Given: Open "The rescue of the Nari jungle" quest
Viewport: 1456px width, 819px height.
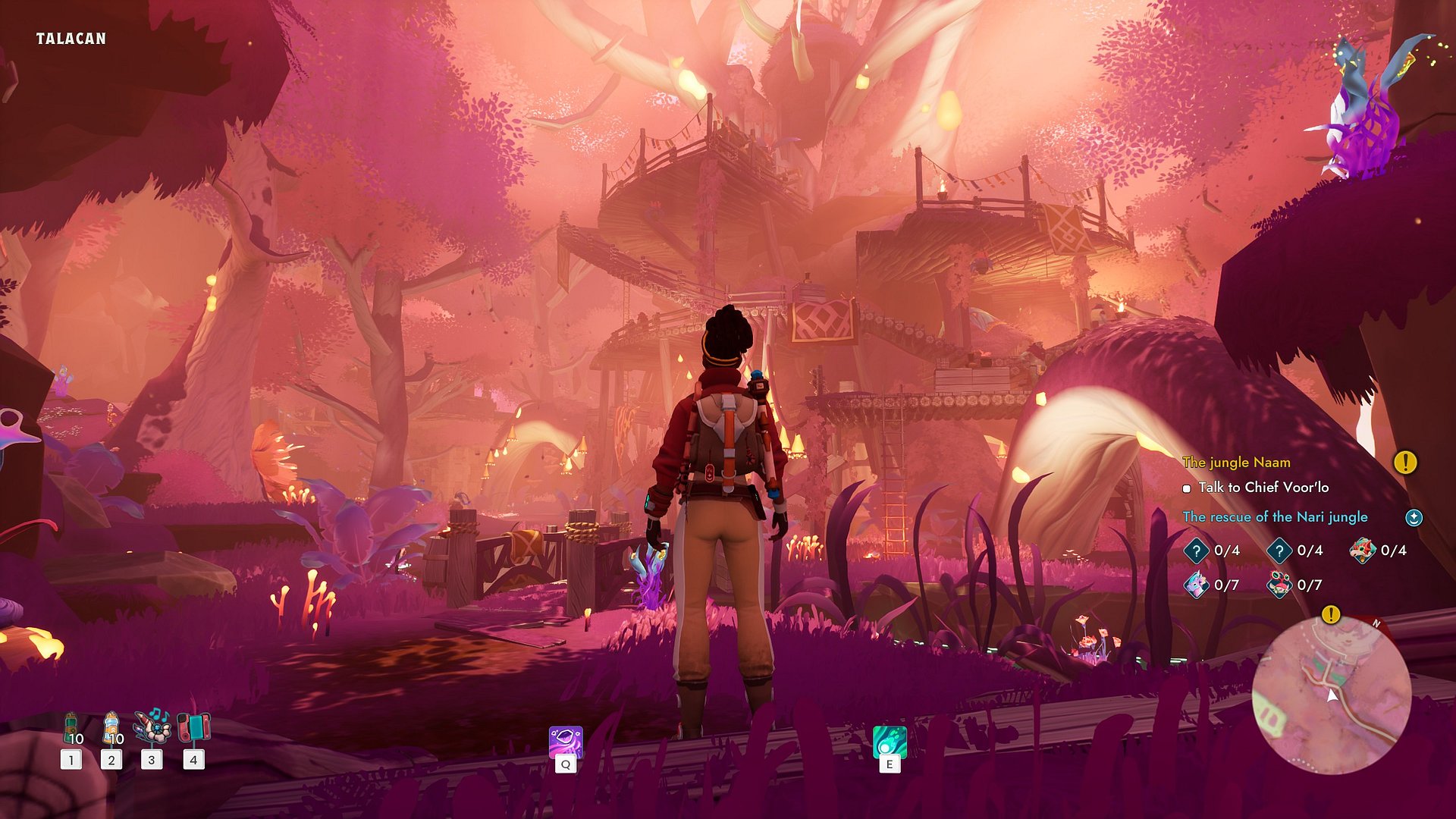Looking at the screenshot, I should (x=1276, y=516).
